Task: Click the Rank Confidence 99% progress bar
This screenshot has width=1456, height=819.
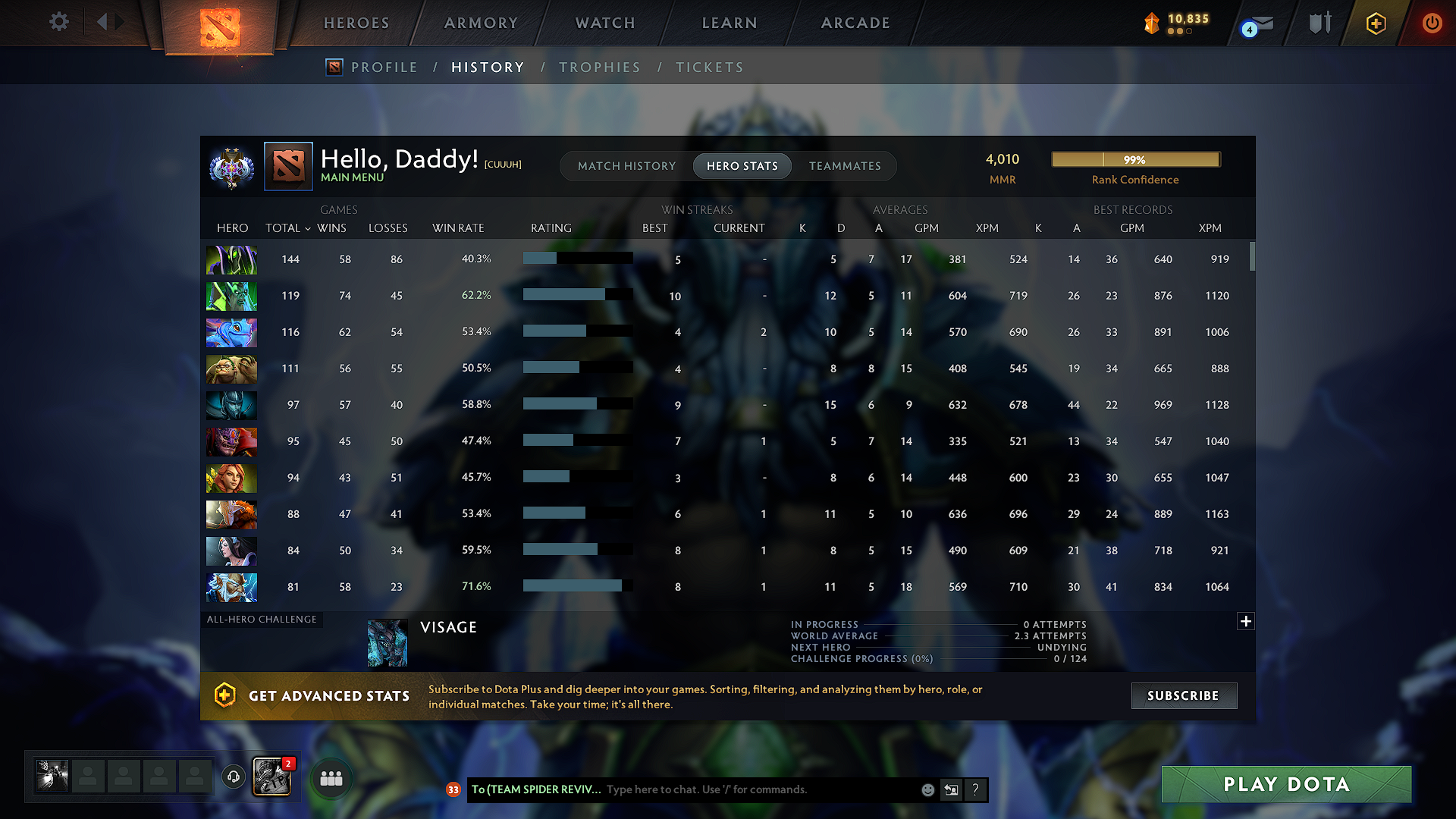Action: 1135,159
